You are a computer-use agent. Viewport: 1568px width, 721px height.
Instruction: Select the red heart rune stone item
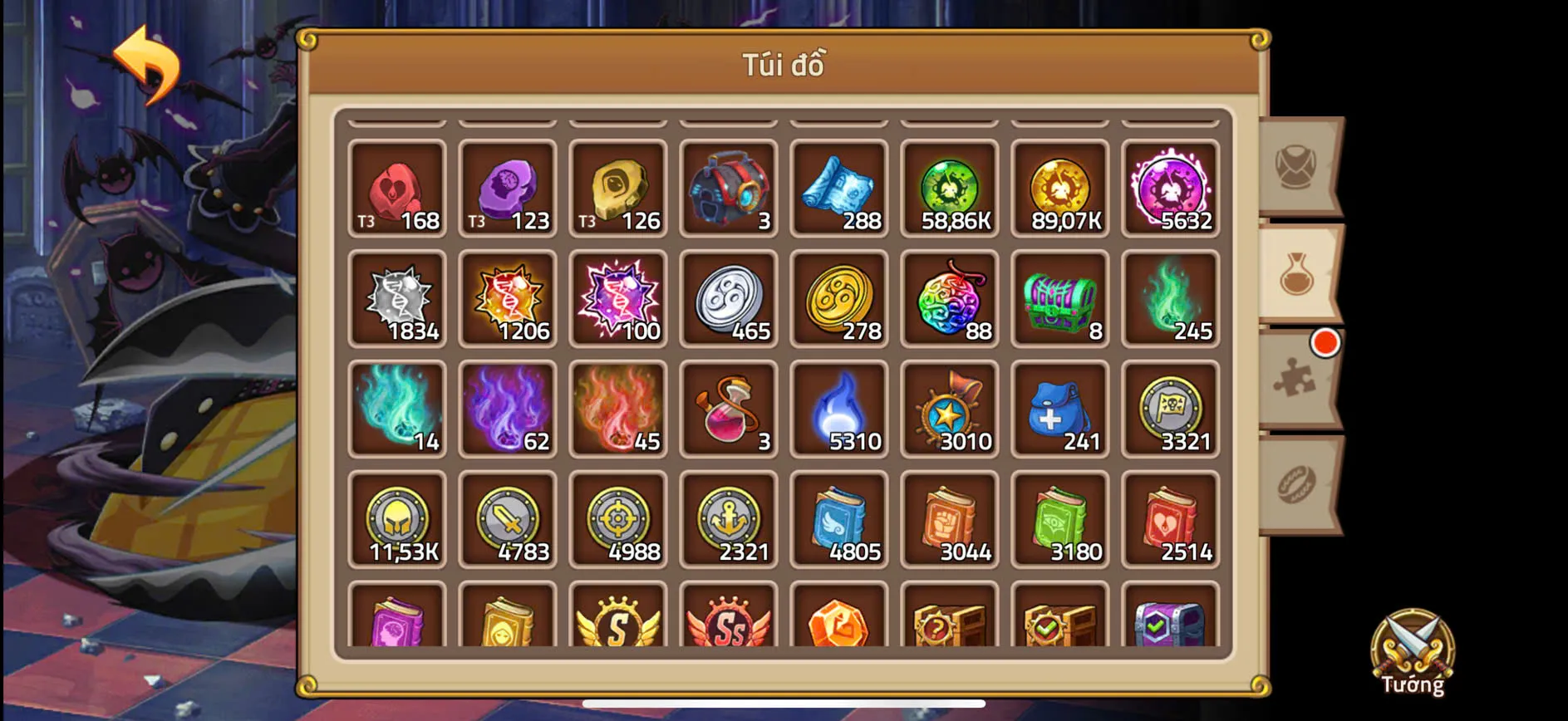(x=397, y=189)
